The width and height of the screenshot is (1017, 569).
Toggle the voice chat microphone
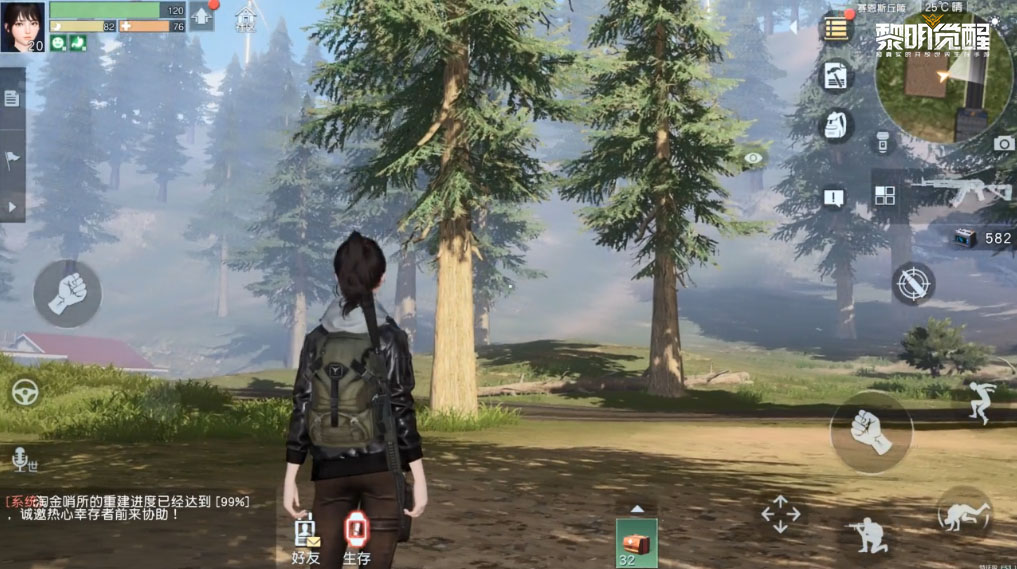[x=19, y=459]
